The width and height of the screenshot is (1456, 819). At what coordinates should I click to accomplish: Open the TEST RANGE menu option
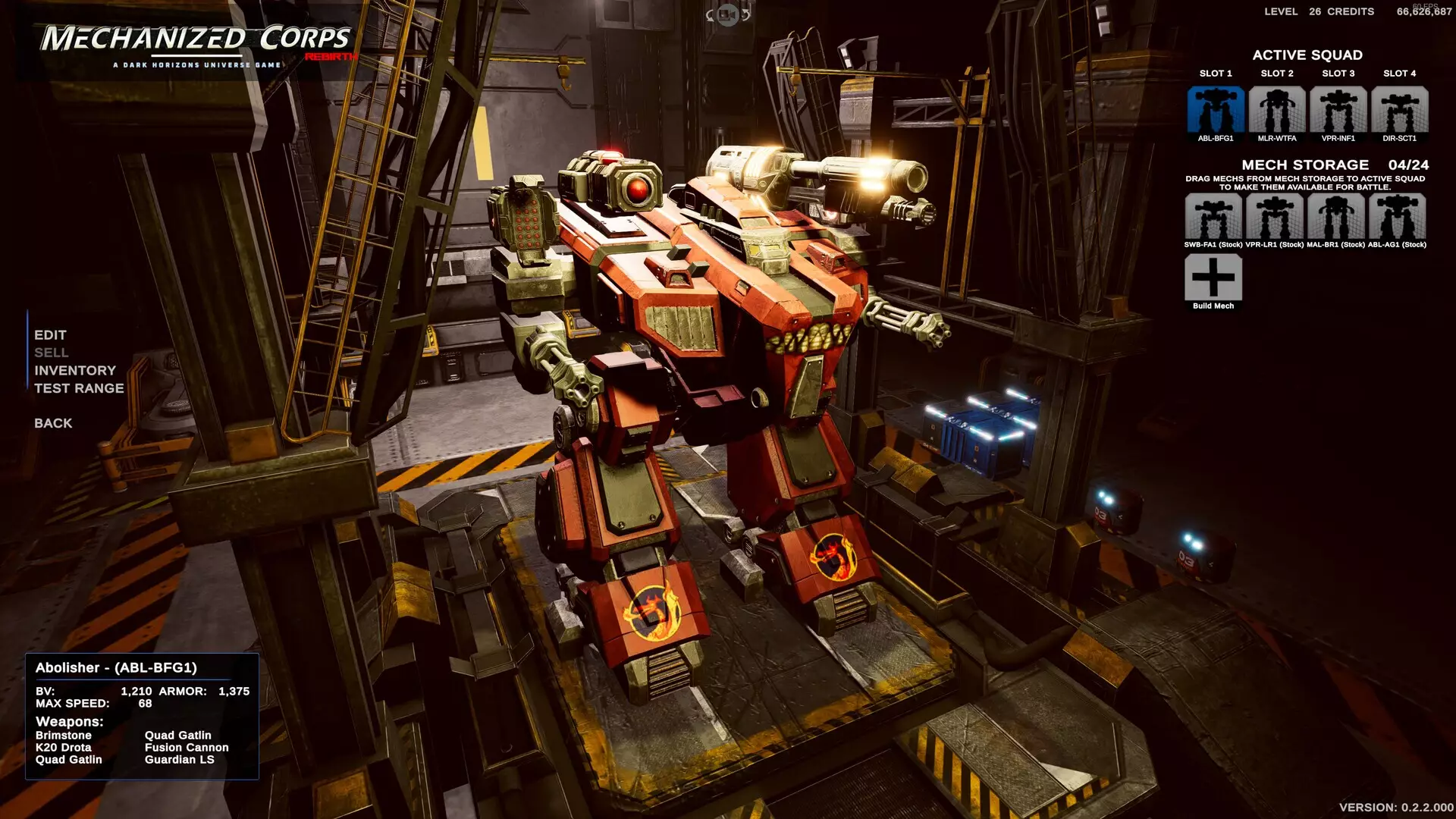pos(78,388)
